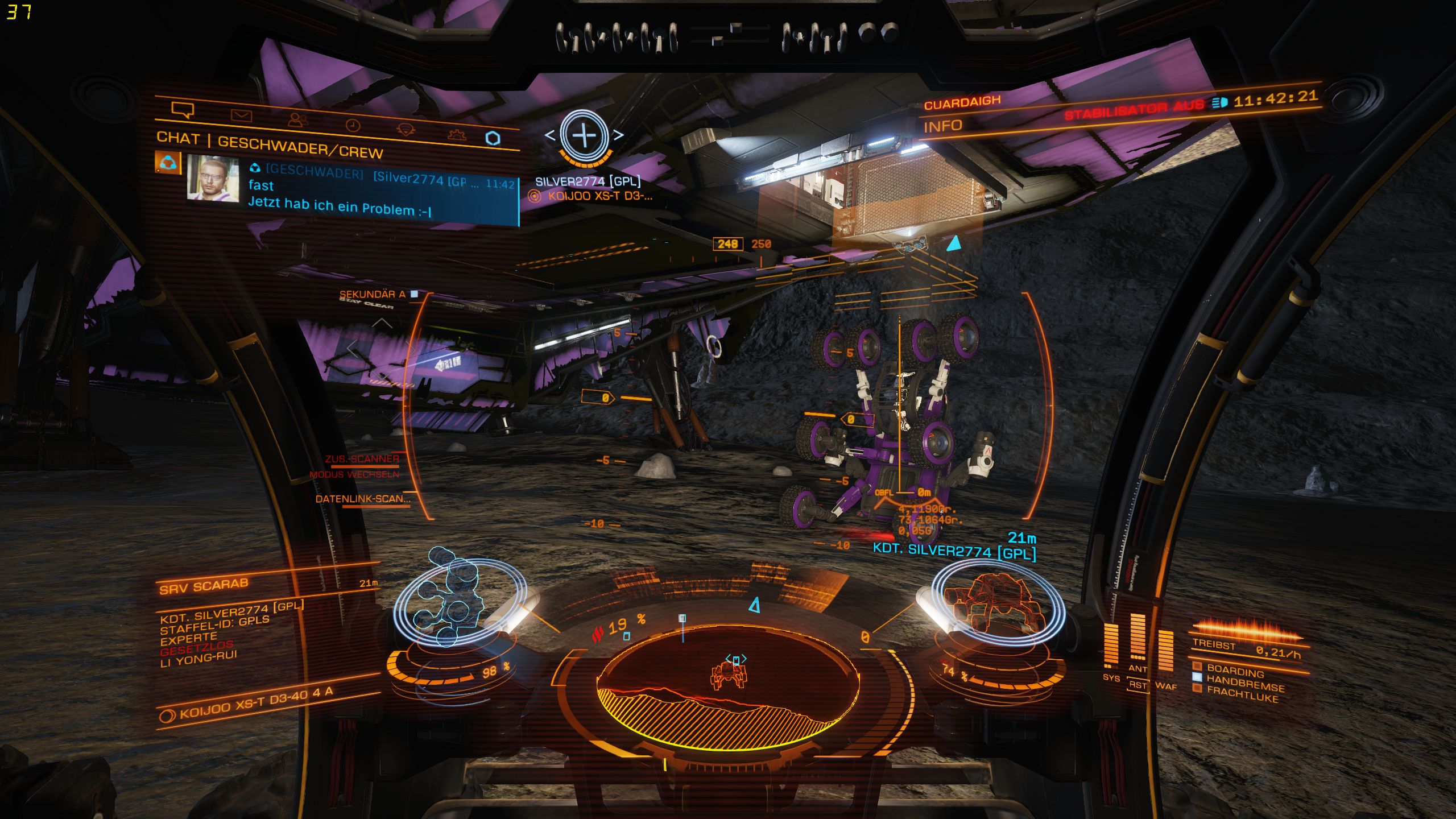Open the gear comms settings tab
Screen dimensions: 1456x819
tap(457, 134)
